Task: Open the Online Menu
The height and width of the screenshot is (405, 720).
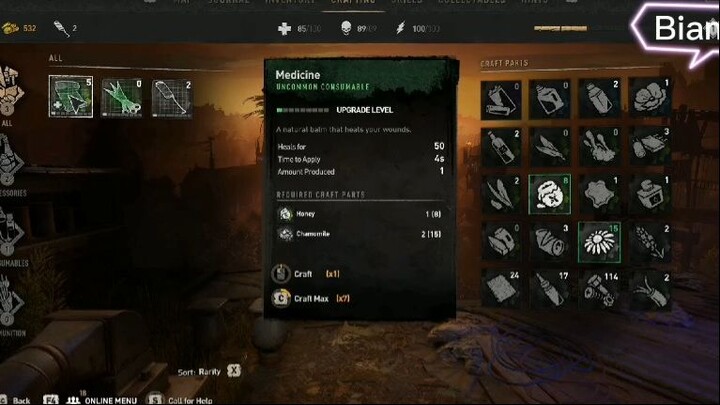Action: tap(104, 399)
